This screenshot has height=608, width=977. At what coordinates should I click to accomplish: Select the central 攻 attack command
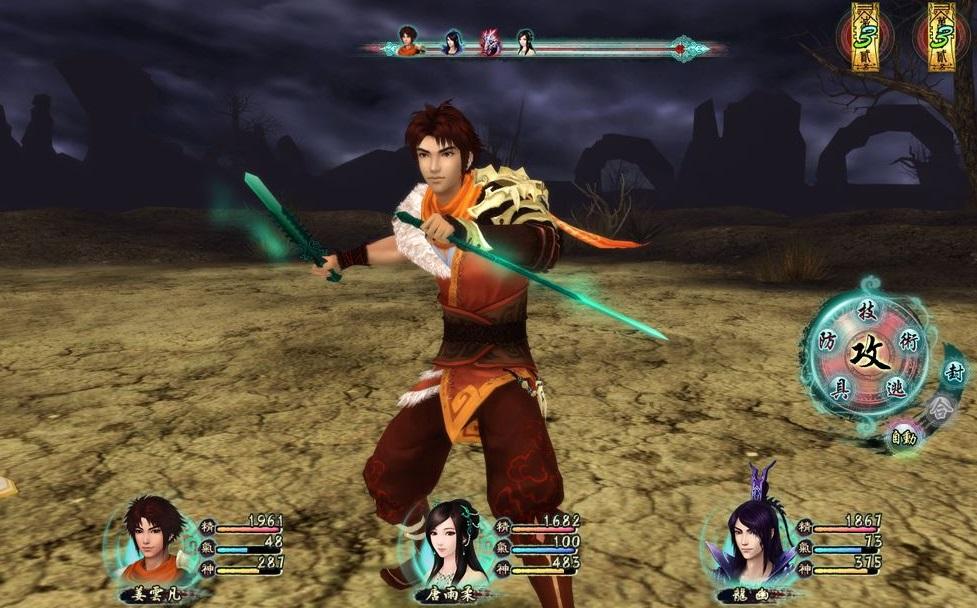tap(868, 354)
